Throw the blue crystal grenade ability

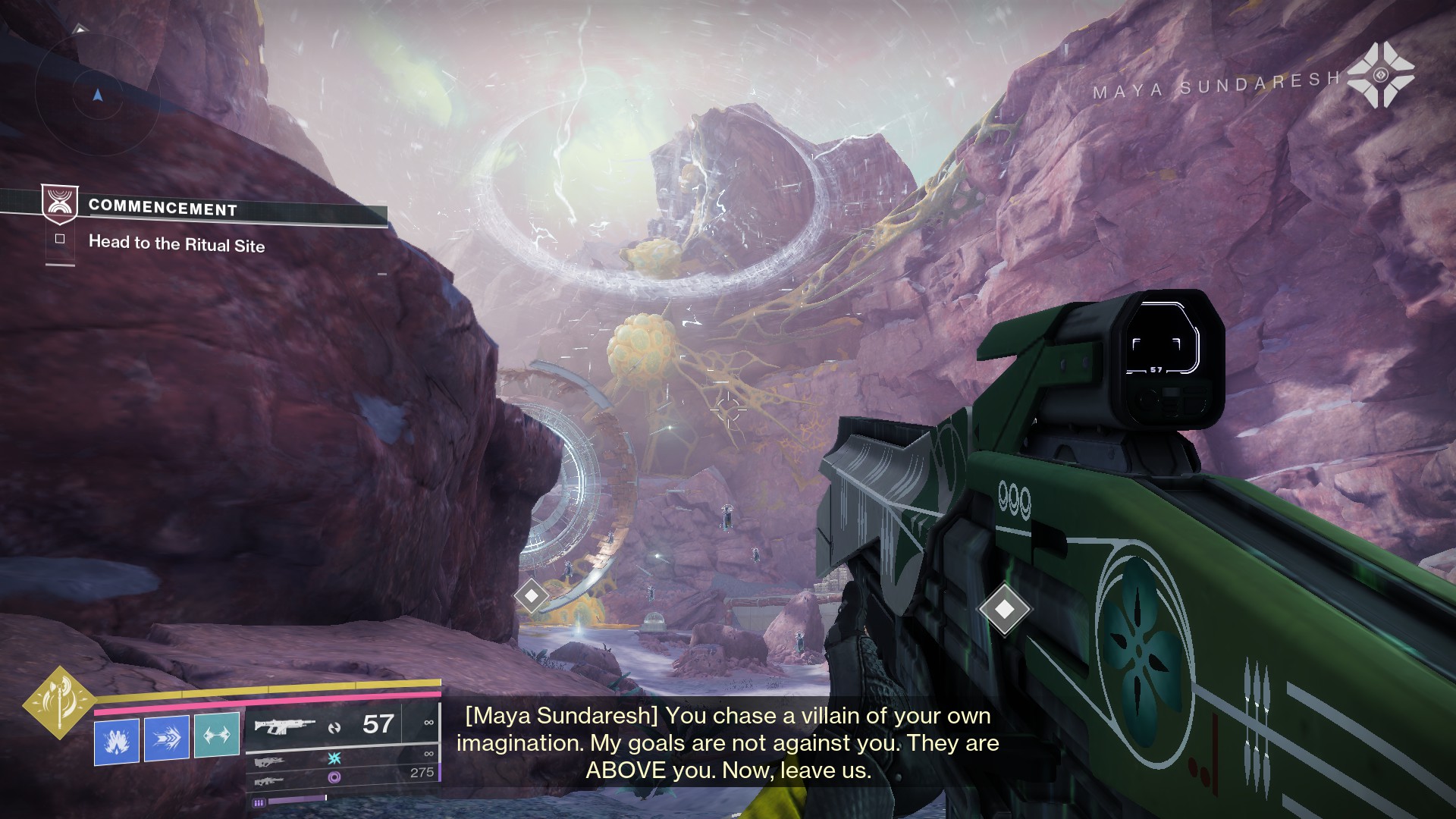[117, 739]
